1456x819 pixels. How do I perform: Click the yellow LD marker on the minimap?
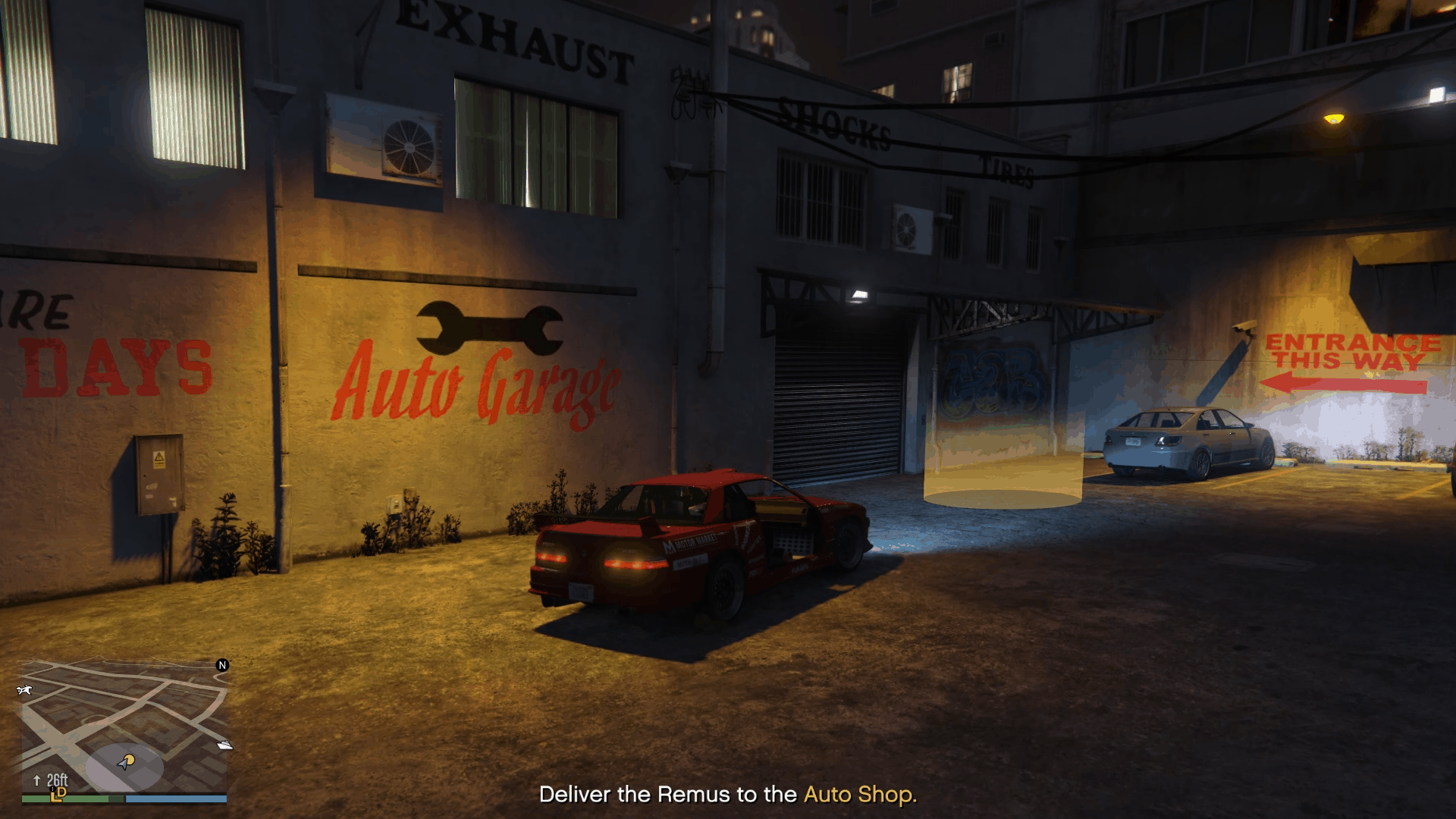[58, 795]
